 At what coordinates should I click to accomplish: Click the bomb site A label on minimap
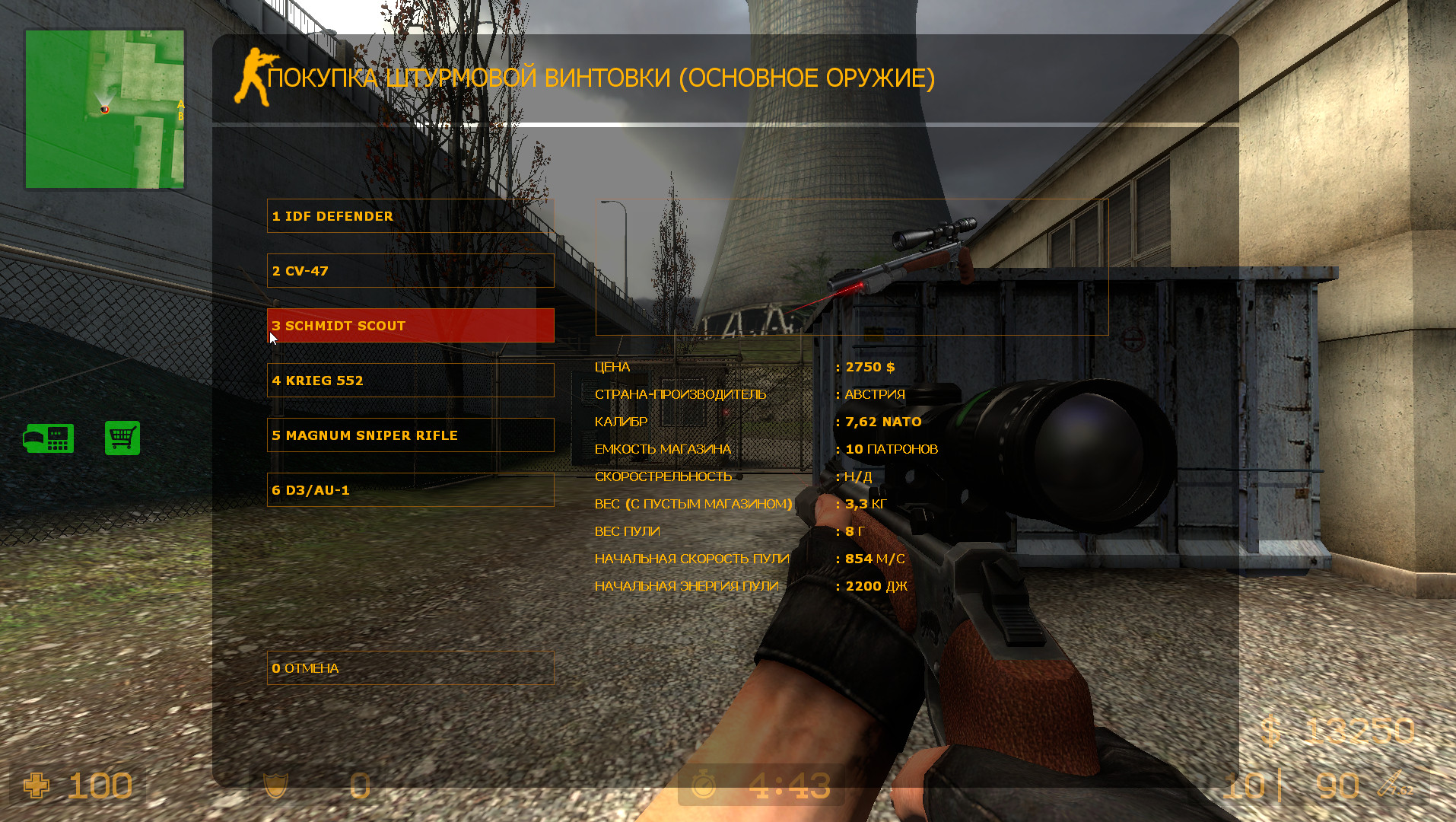pyautogui.click(x=181, y=104)
